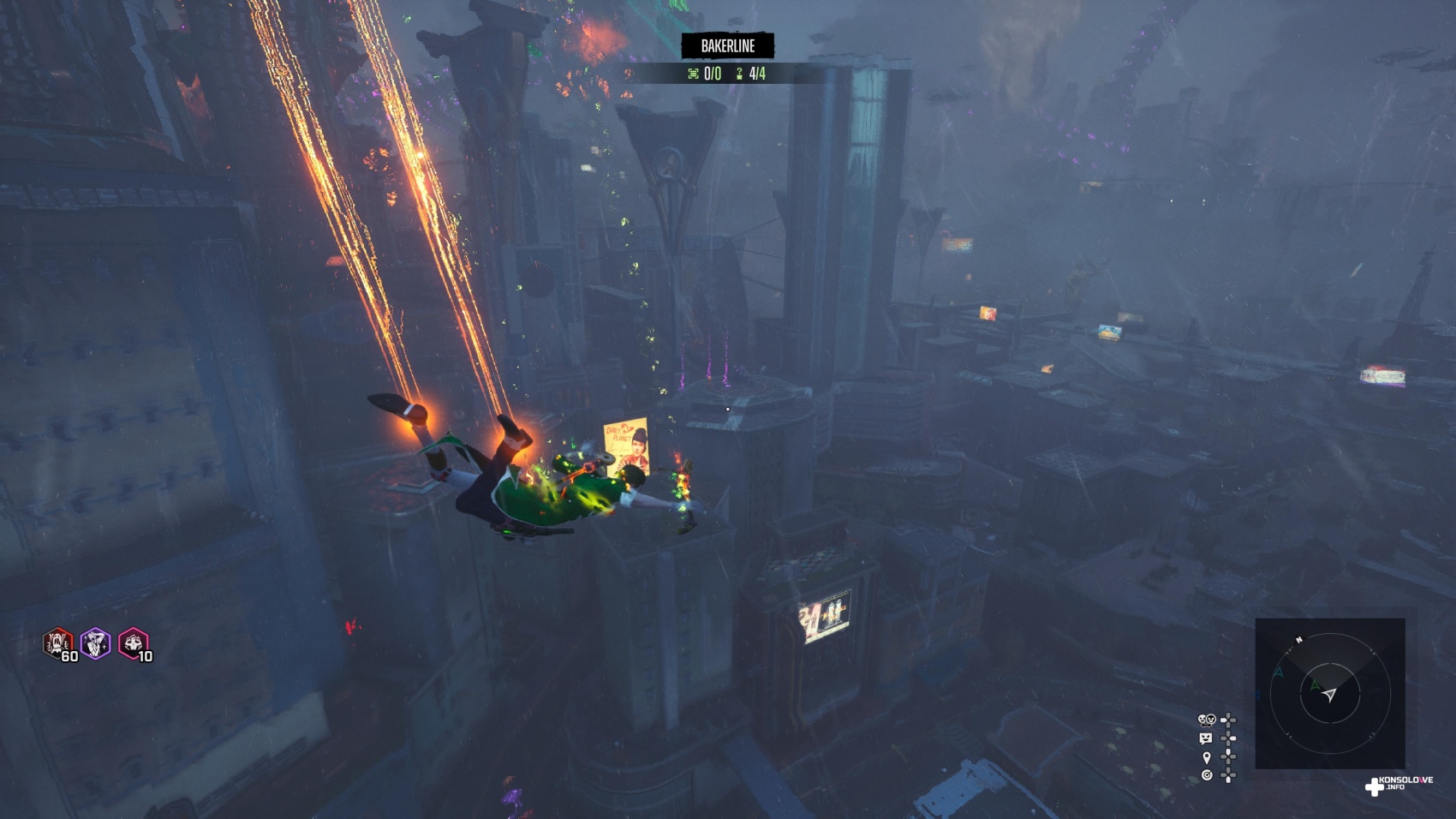This screenshot has height=819, width=1456.
Task: Select the map pin marker icon
Action: click(1207, 757)
